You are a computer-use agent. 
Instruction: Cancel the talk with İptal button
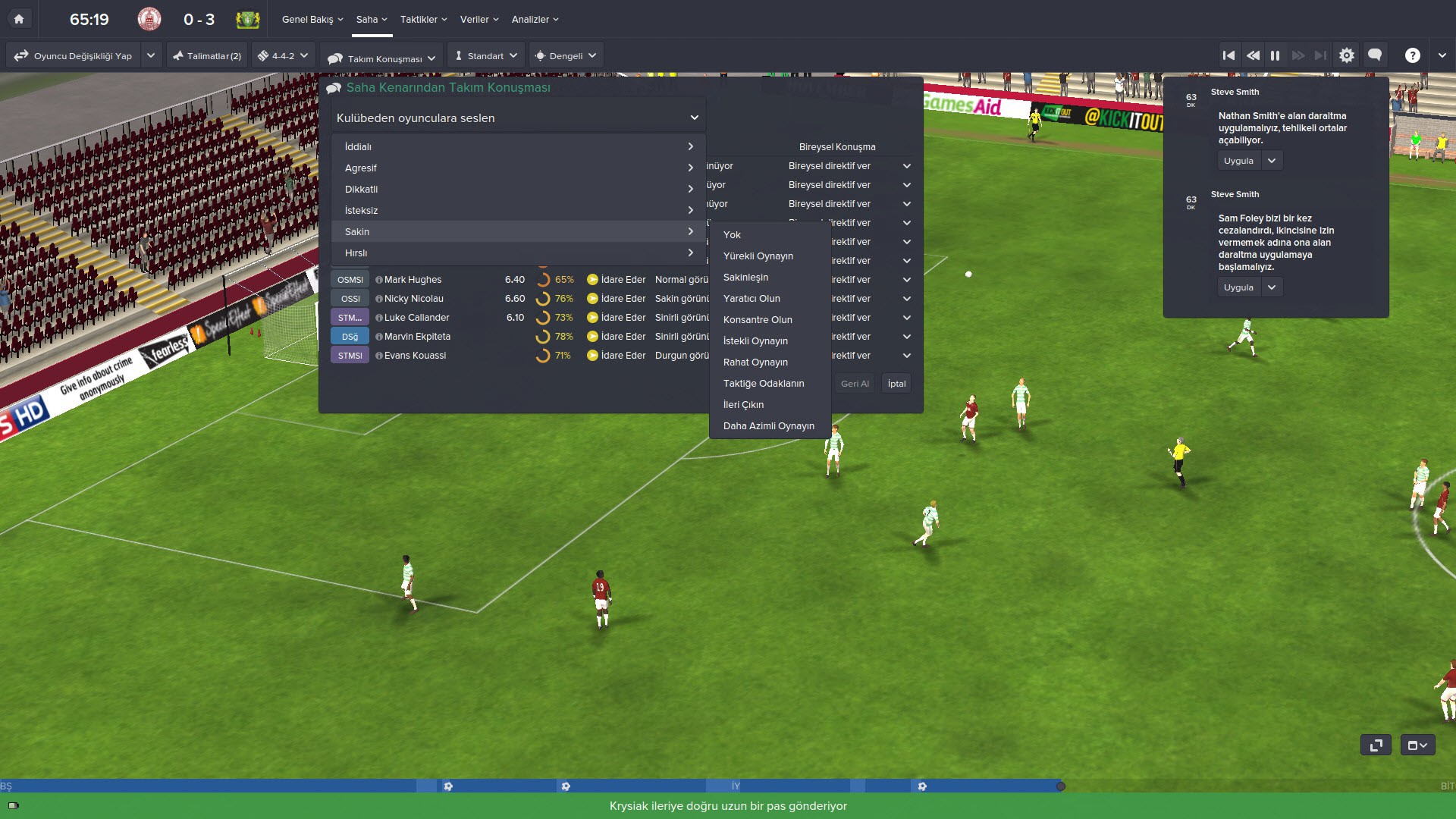pos(896,383)
